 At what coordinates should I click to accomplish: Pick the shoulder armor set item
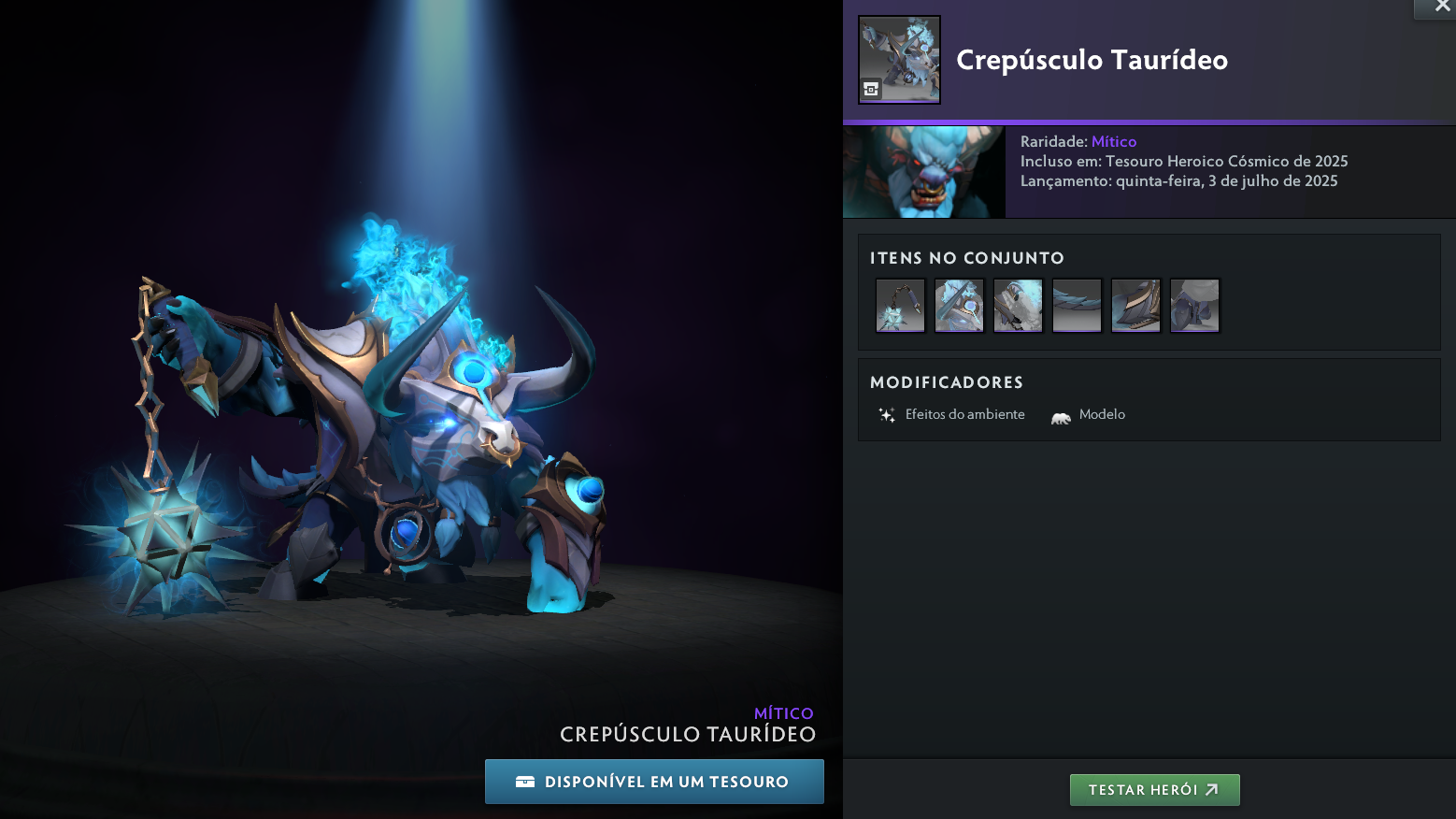click(1018, 305)
